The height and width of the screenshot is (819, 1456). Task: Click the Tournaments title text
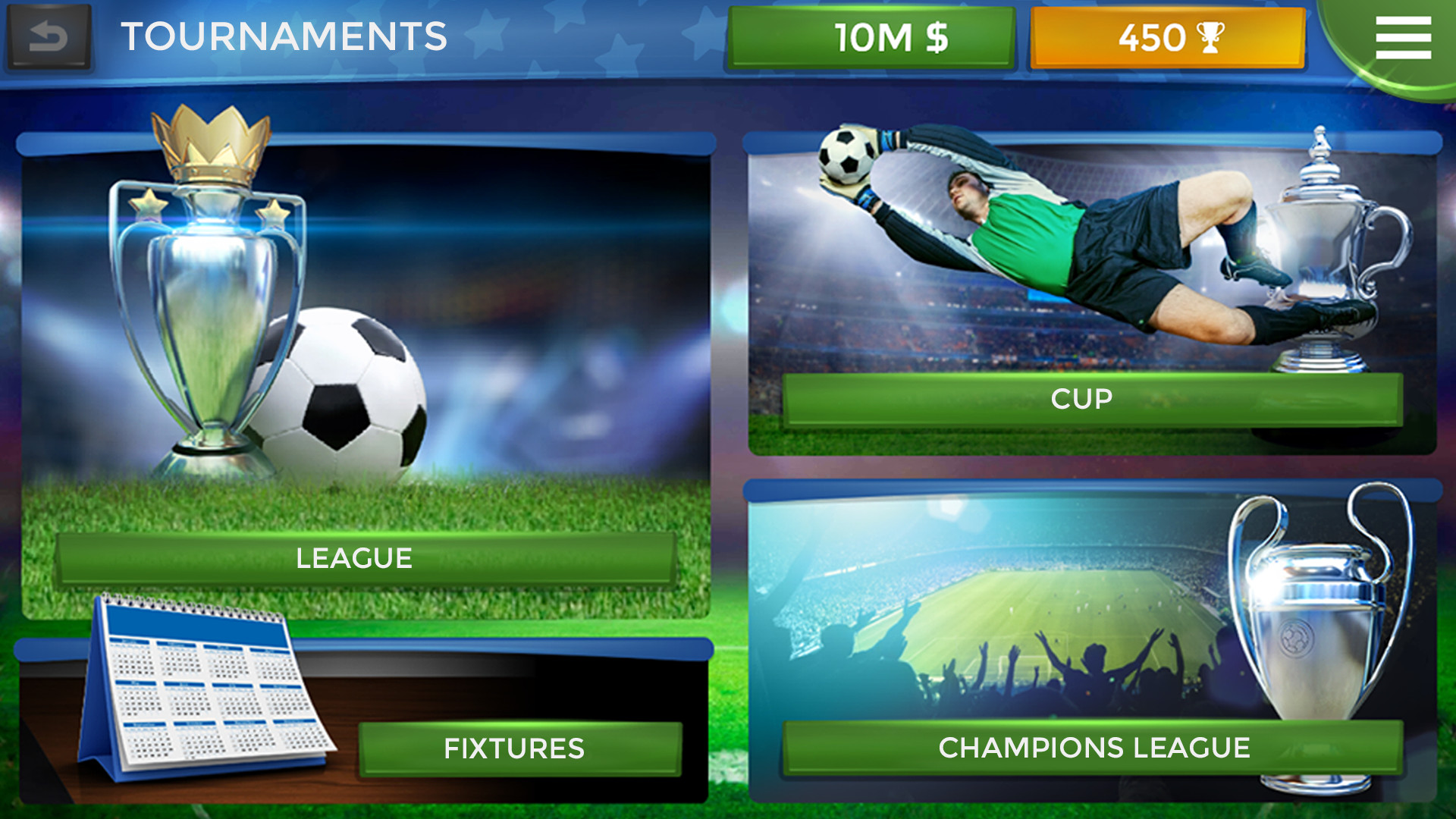point(284,34)
